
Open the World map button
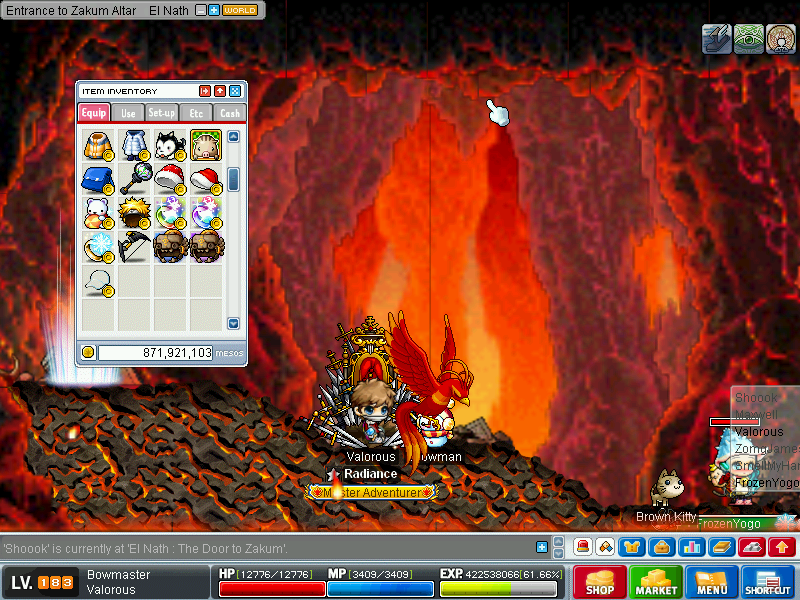[x=240, y=10]
